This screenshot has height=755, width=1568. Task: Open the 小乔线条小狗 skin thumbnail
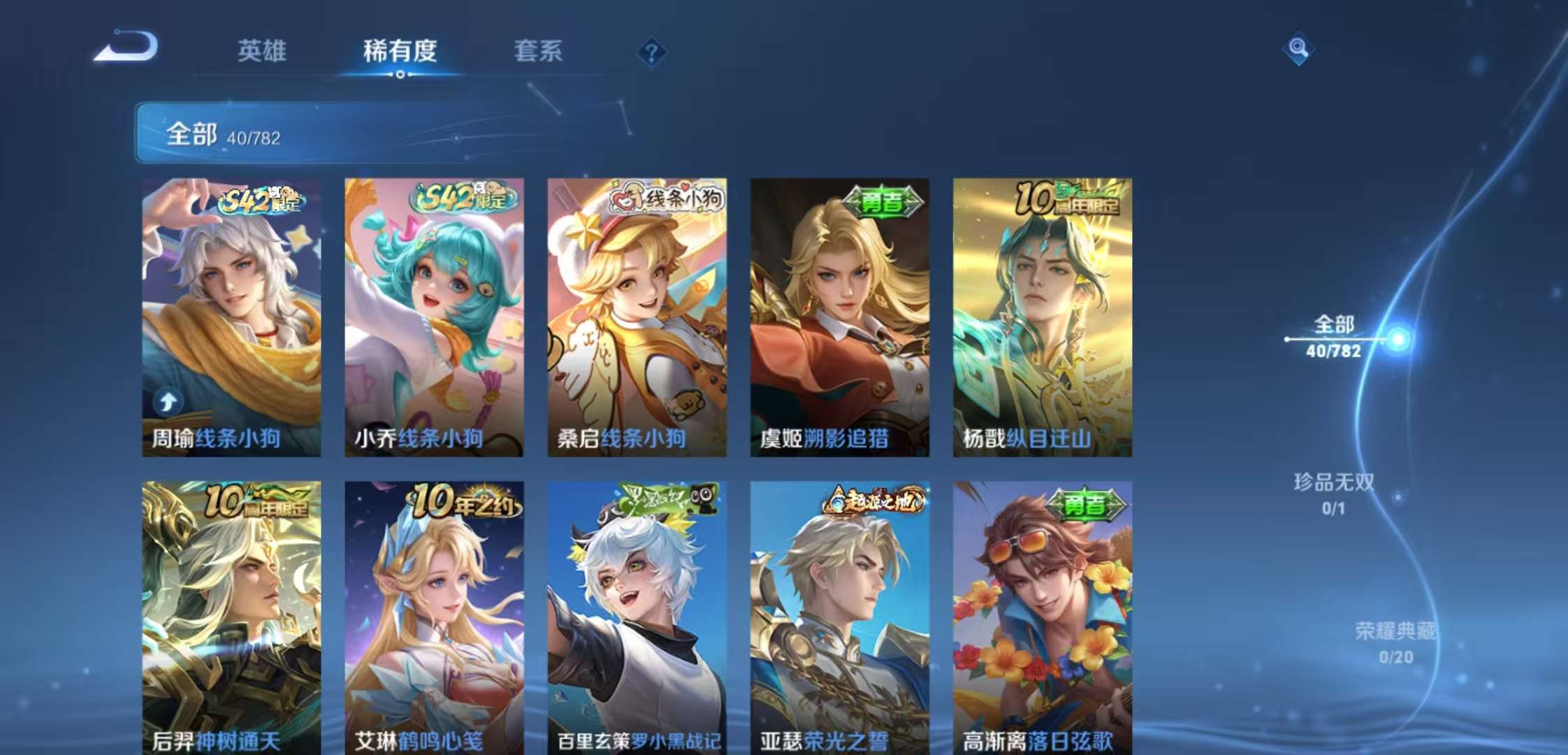click(x=433, y=315)
